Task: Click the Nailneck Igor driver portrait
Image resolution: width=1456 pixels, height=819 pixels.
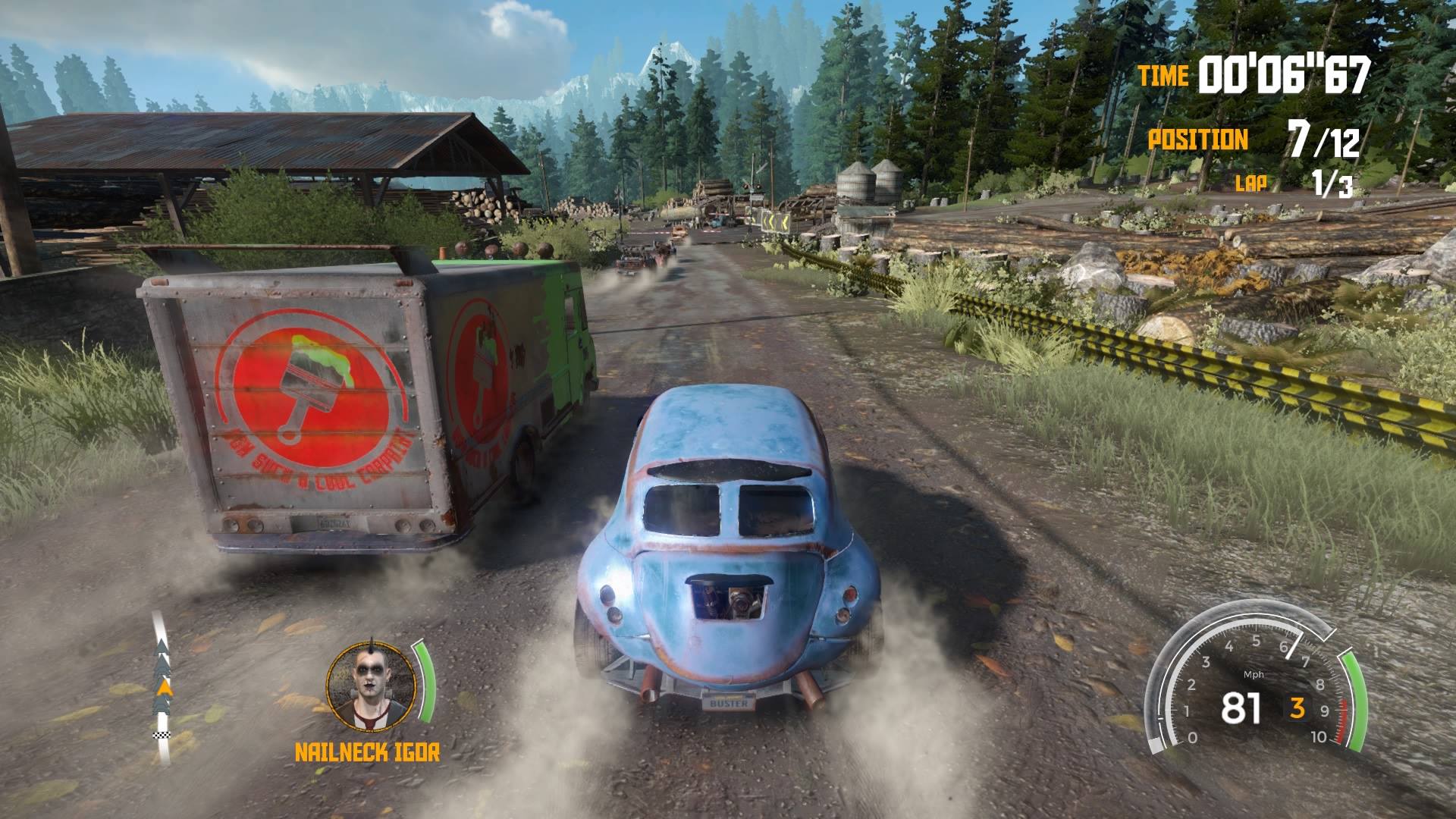Action: click(371, 686)
